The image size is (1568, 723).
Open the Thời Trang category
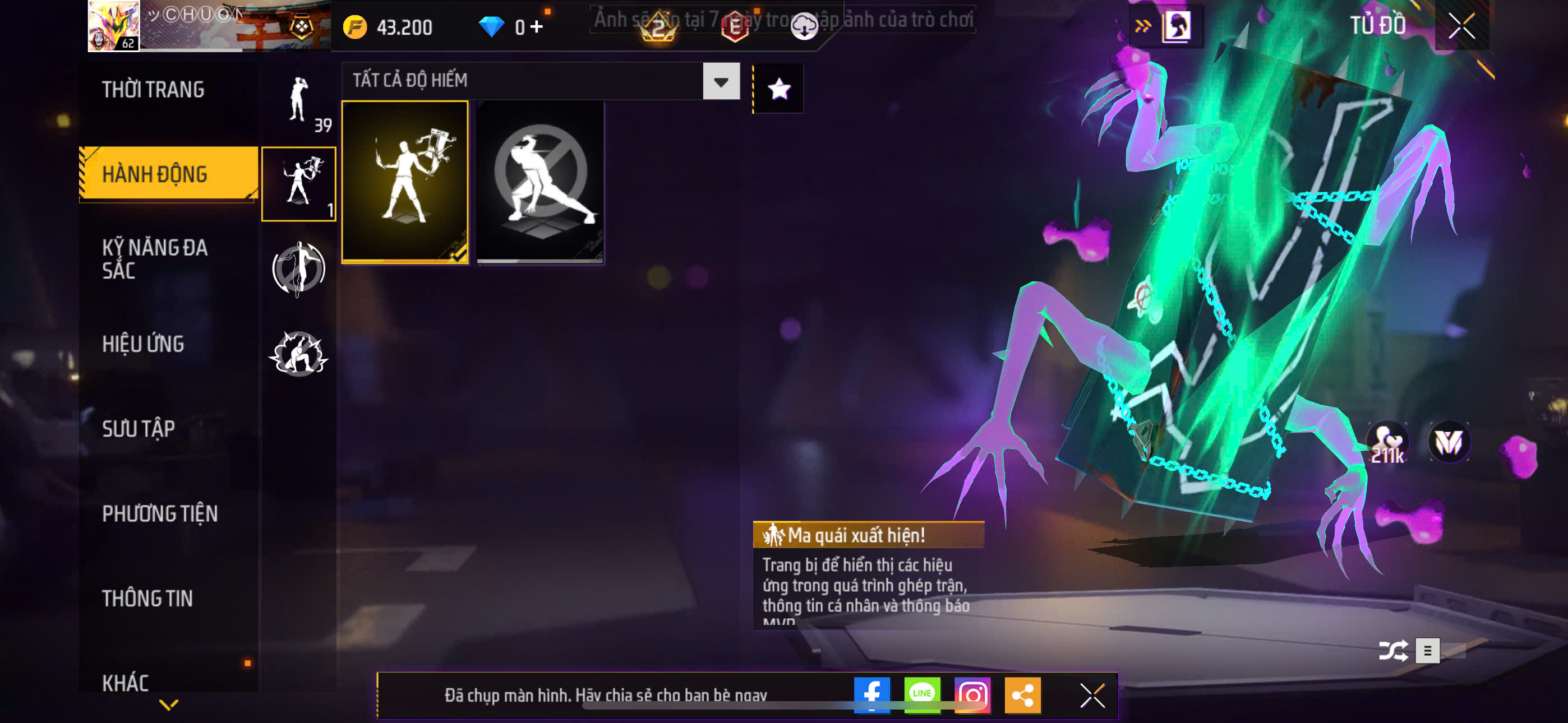[153, 90]
